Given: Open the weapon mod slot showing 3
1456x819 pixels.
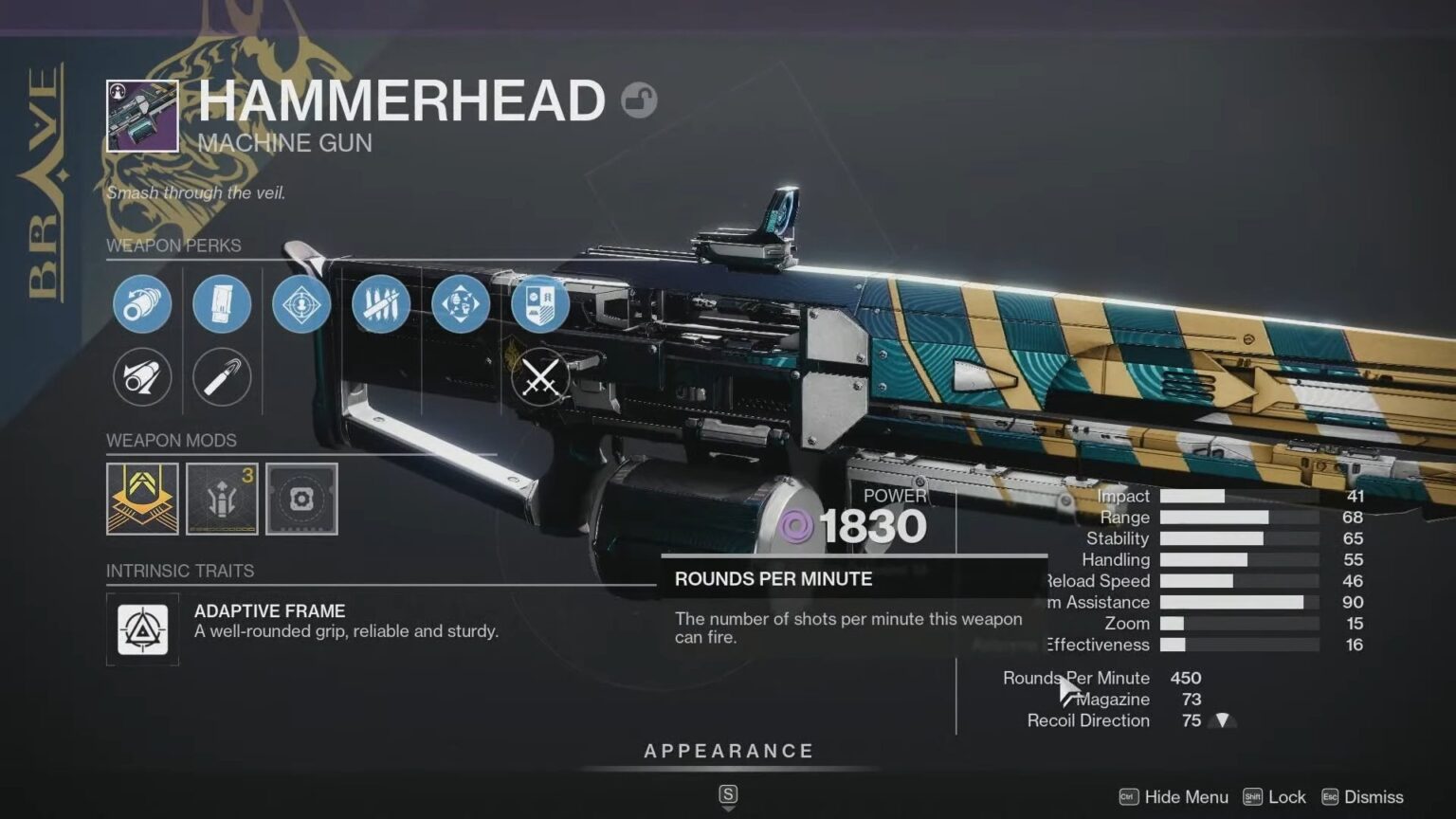Looking at the screenshot, I should [x=221, y=499].
